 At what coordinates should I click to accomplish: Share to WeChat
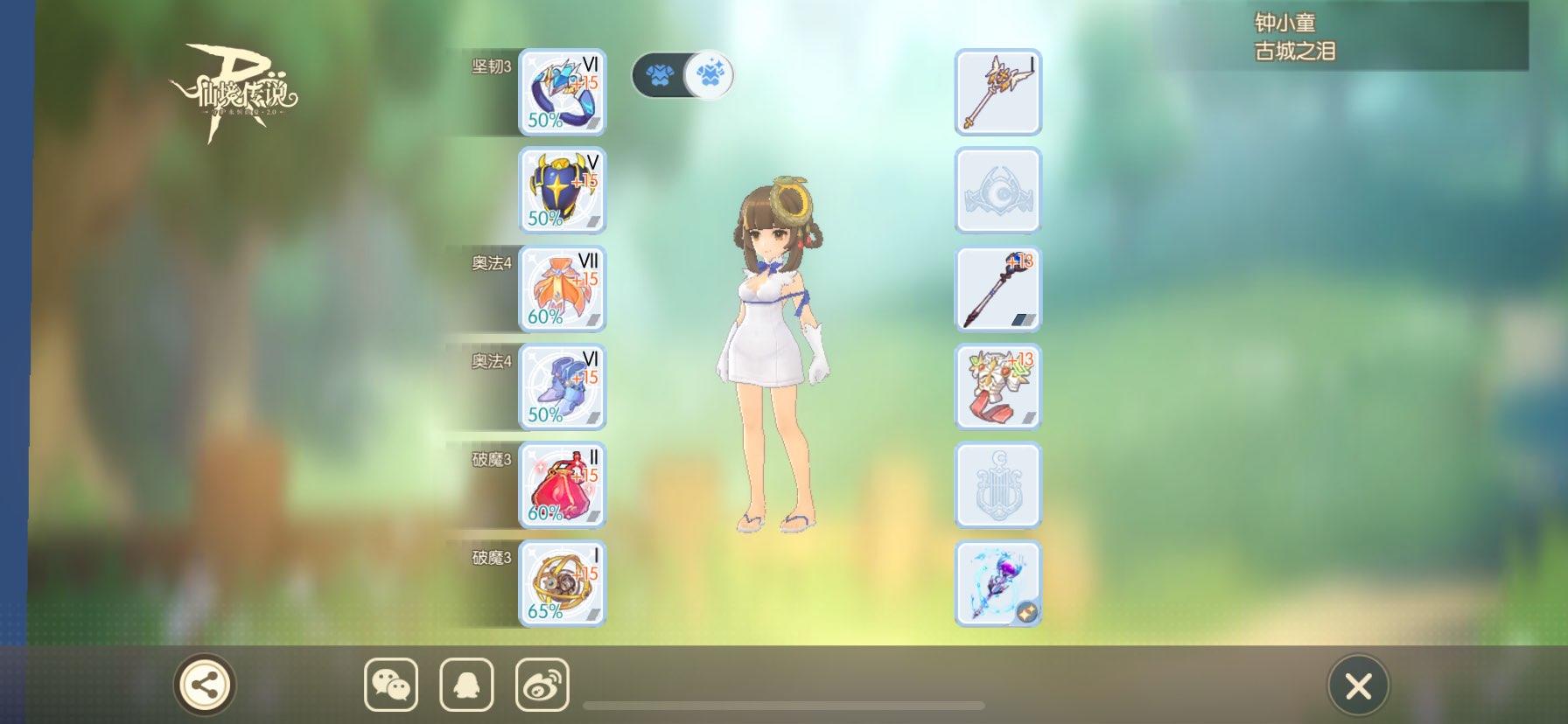click(x=391, y=686)
